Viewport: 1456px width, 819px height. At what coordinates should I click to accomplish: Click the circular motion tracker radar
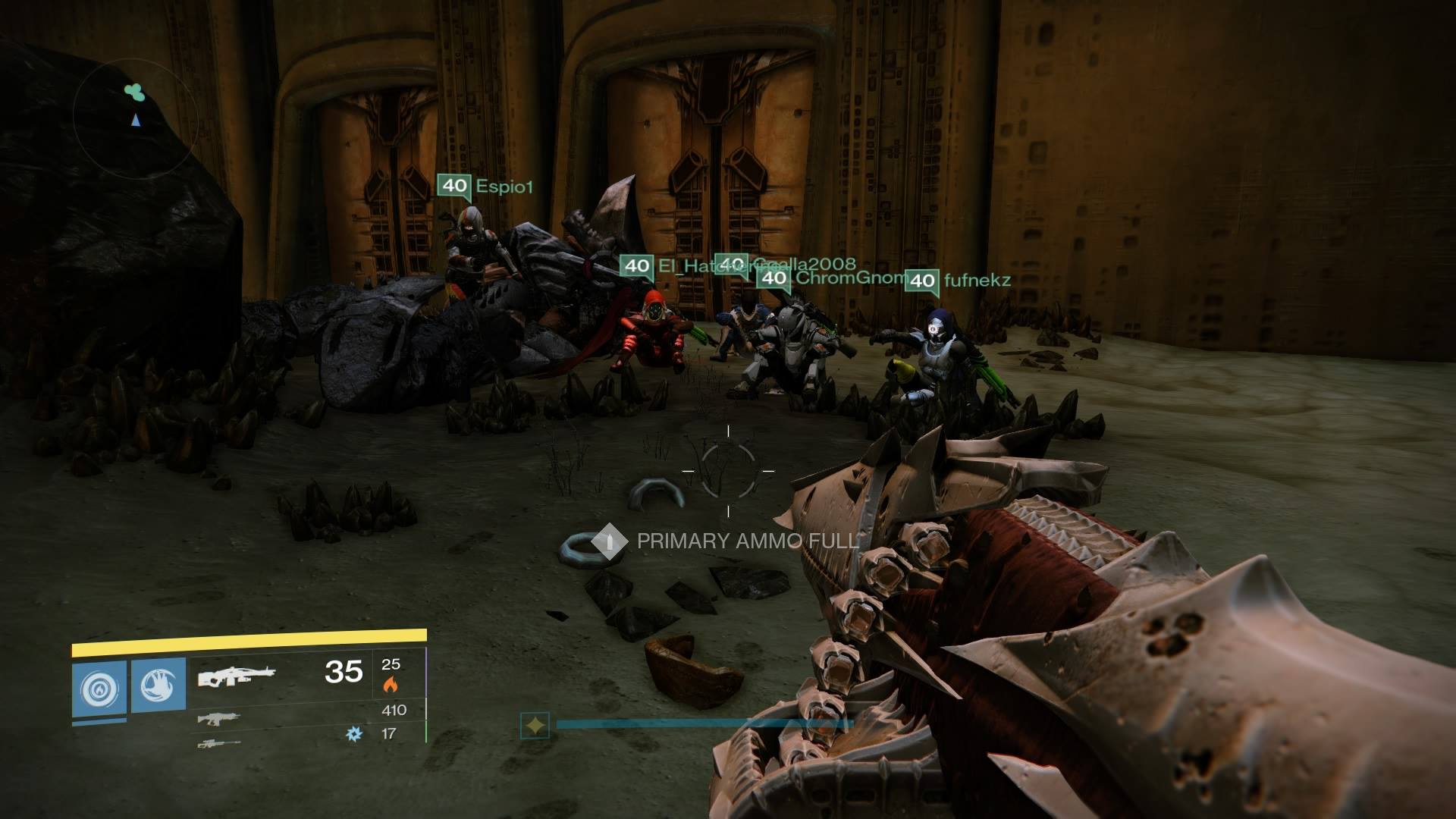(136, 114)
